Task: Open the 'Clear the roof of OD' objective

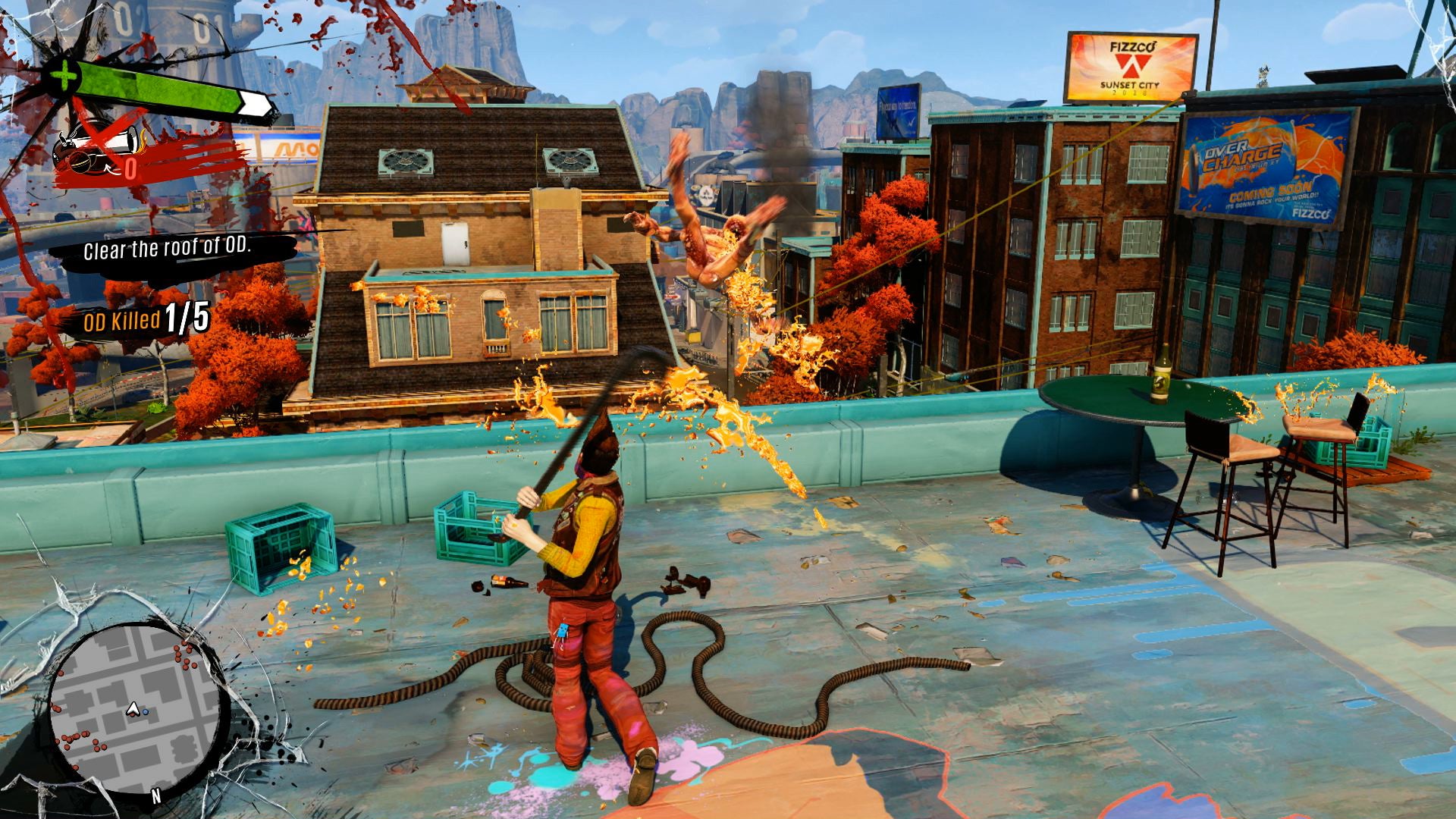Action: click(167, 250)
